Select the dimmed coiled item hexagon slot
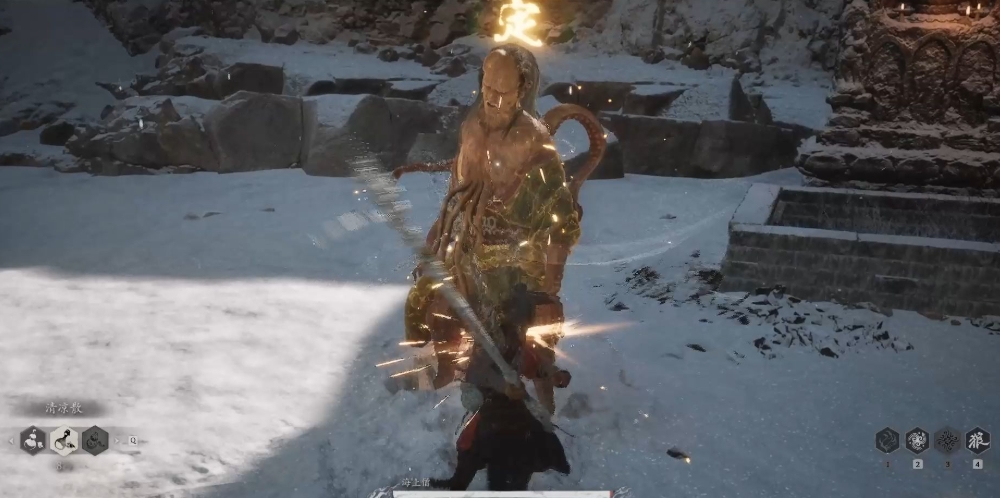 coord(95,440)
